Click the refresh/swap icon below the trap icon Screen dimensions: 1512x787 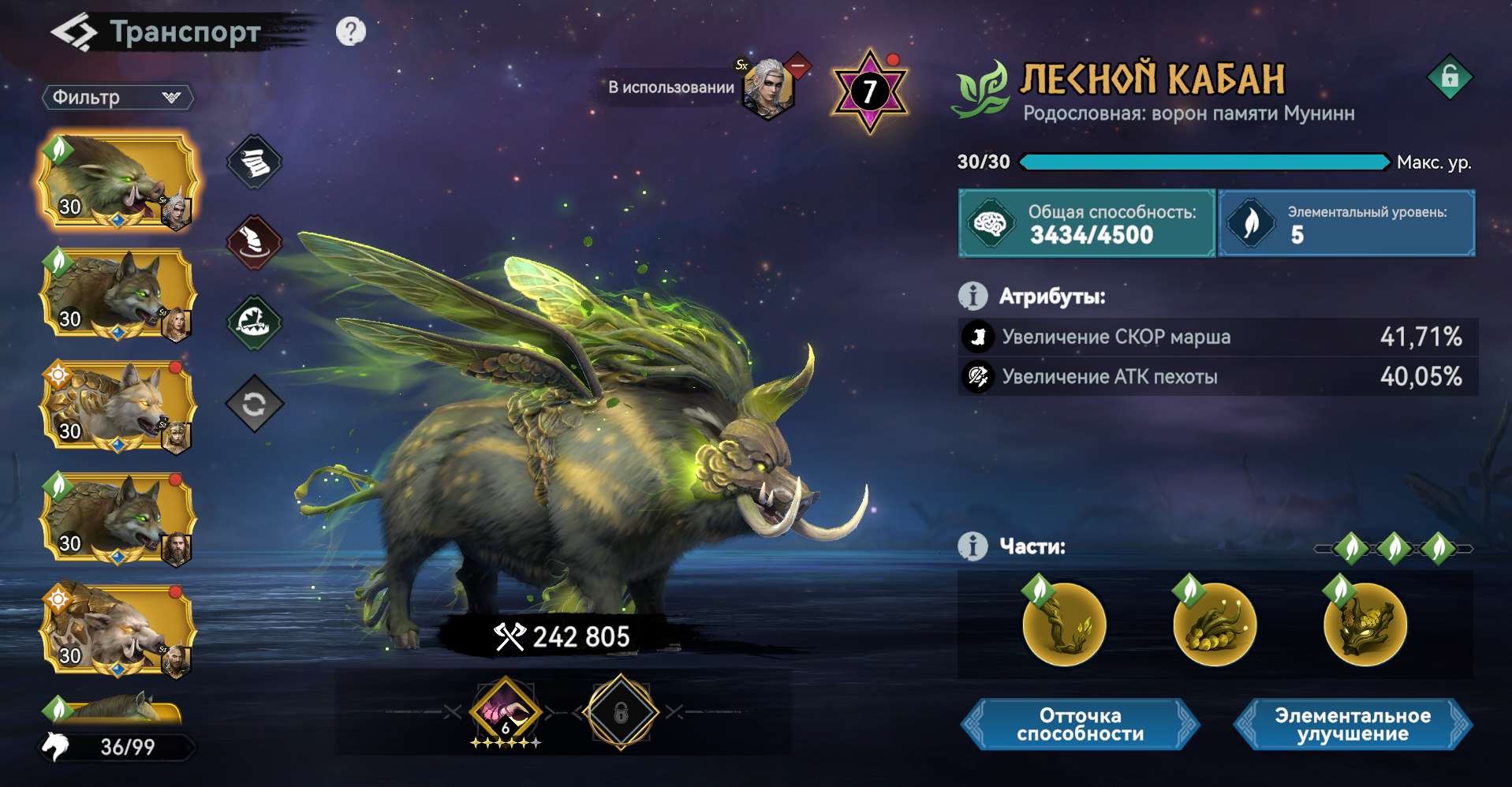pyautogui.click(x=254, y=402)
